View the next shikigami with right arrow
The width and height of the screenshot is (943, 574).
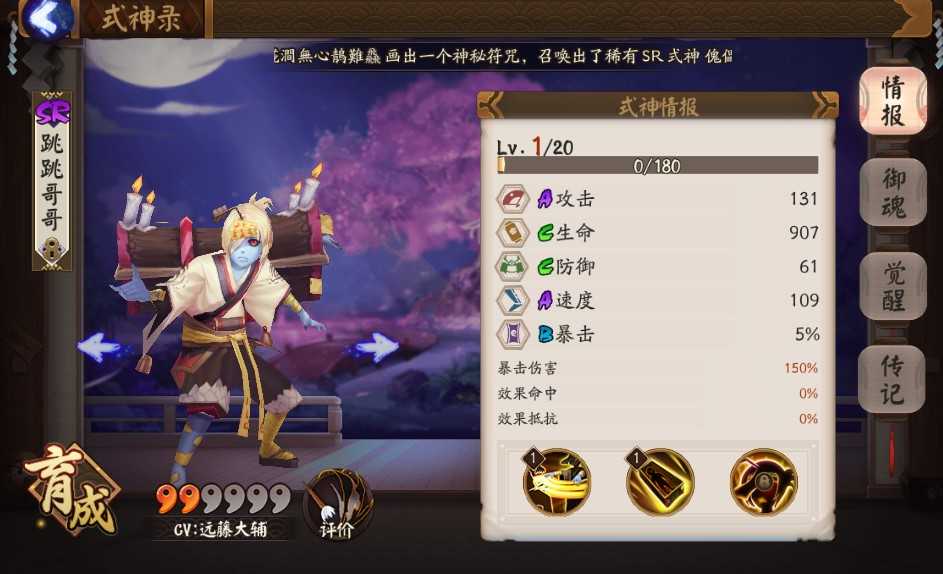tap(376, 347)
